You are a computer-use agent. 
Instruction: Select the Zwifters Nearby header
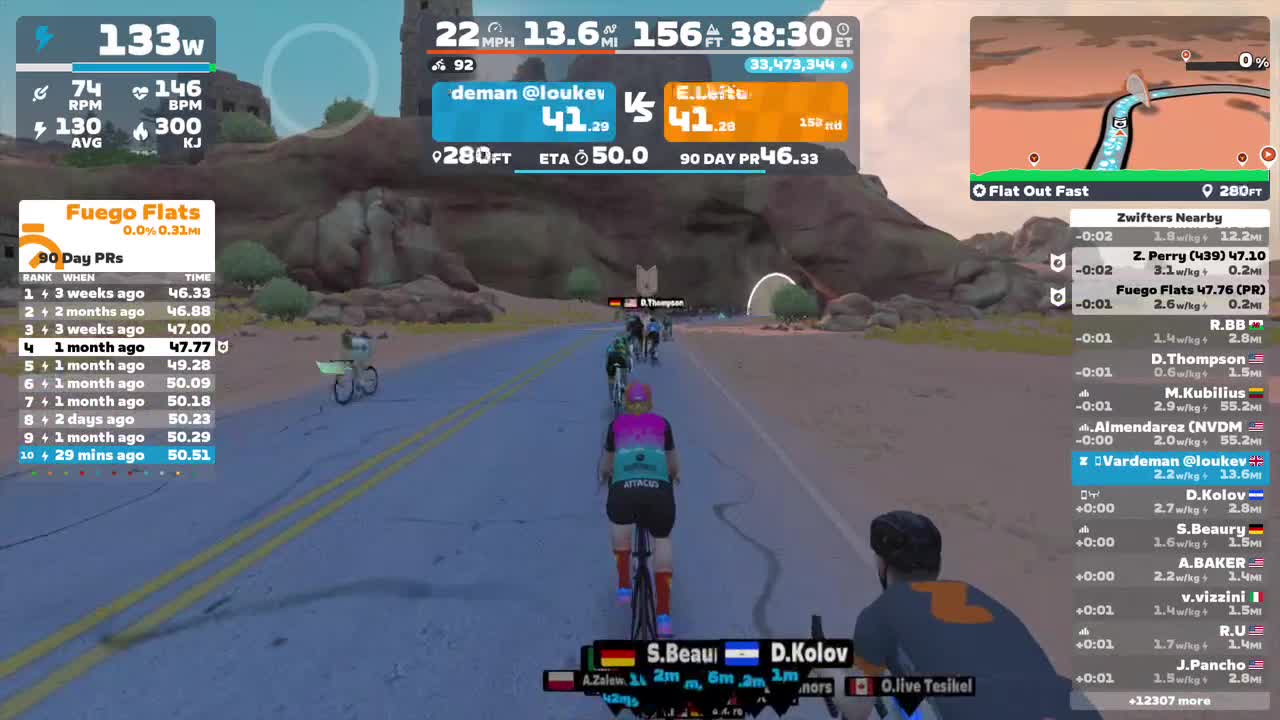pos(1170,217)
